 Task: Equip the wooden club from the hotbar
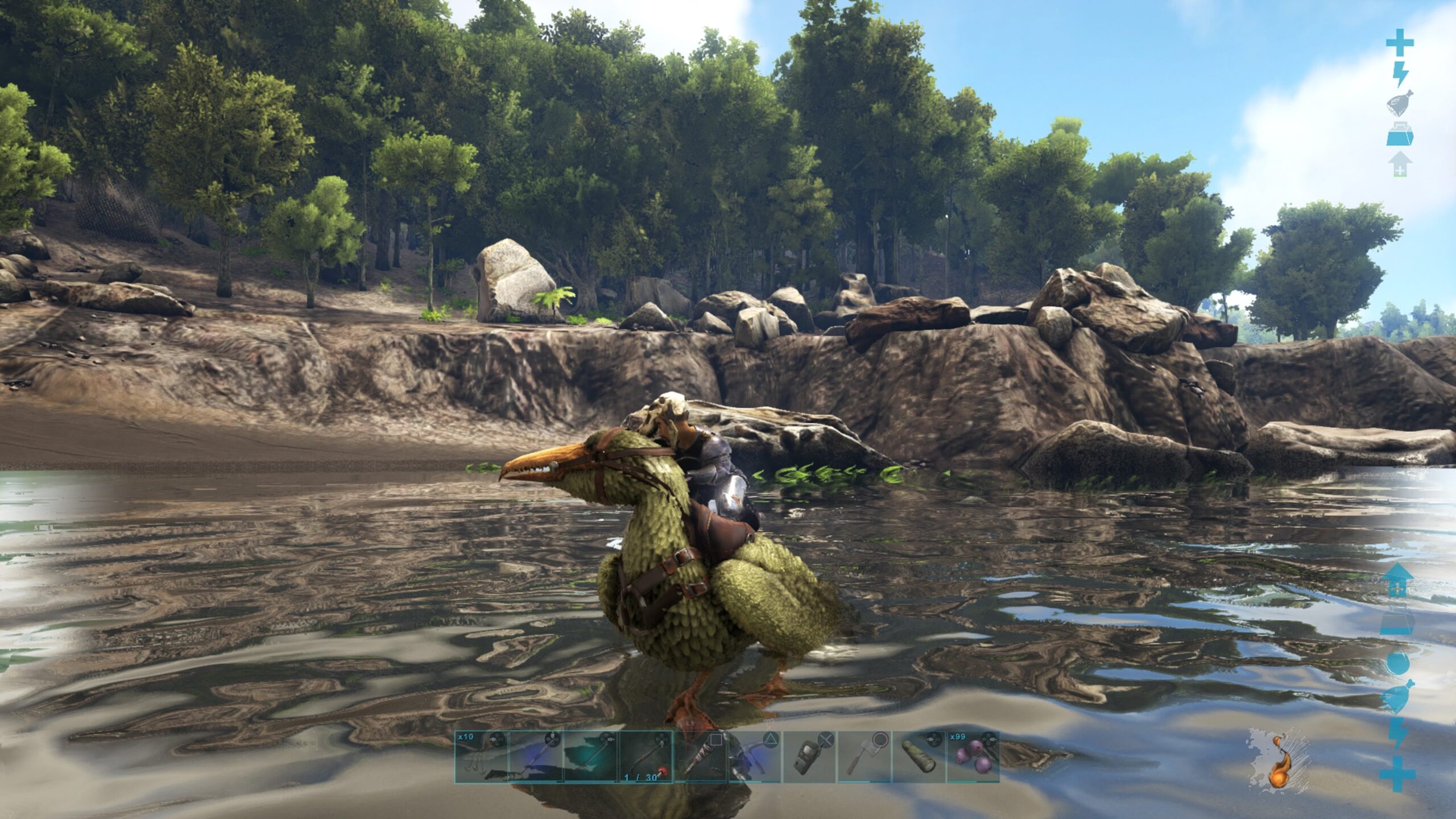coord(700,756)
